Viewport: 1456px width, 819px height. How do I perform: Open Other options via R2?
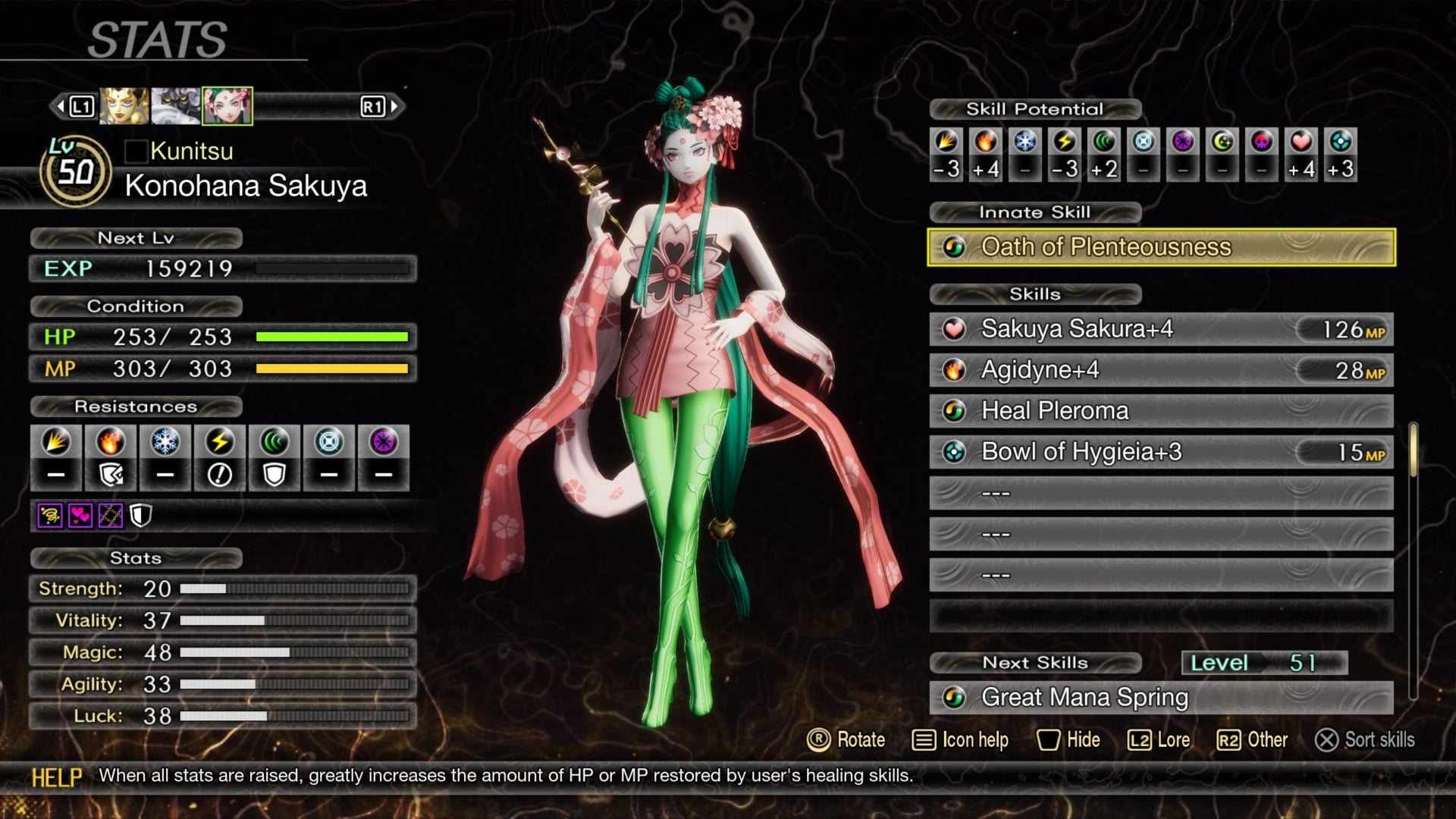1230,740
